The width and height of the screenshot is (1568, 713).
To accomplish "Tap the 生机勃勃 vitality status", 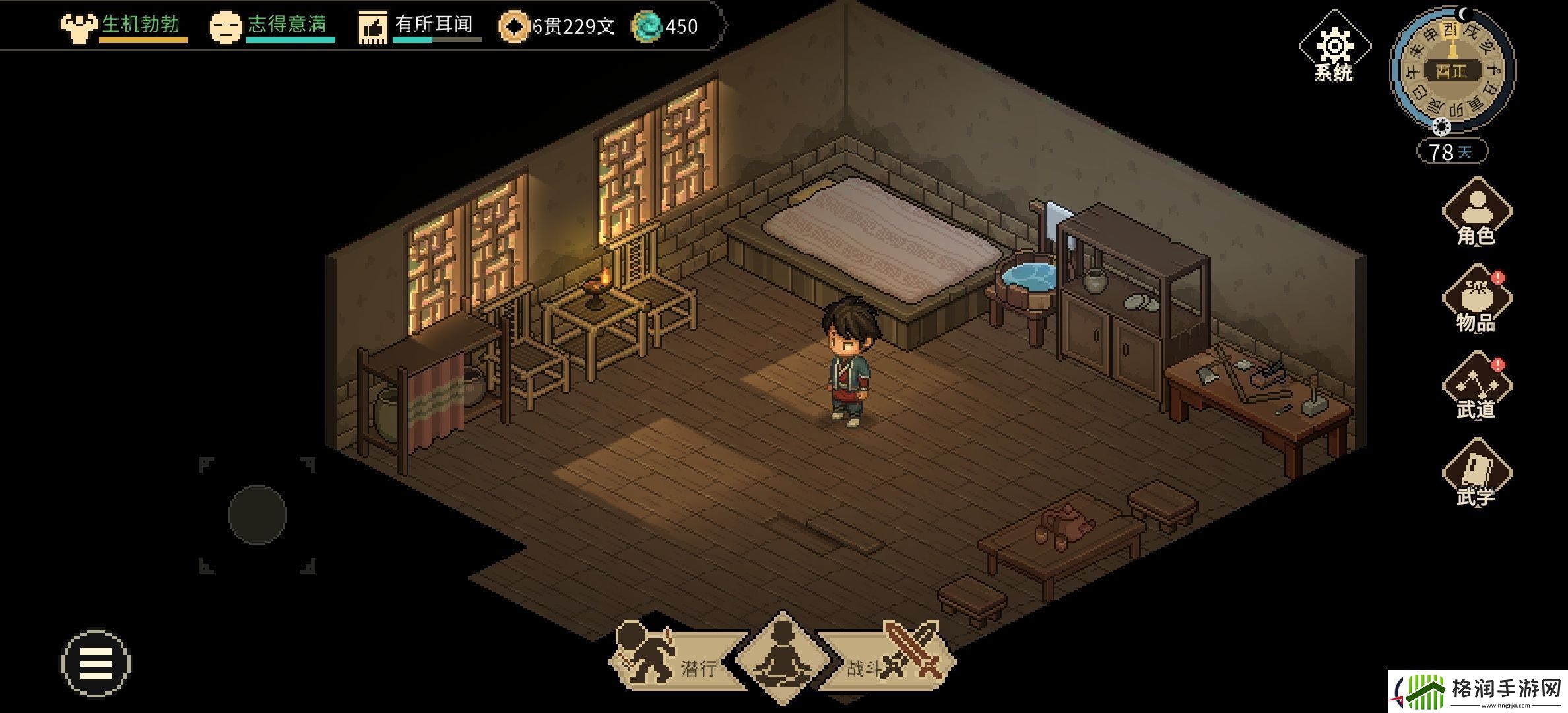I will 124,26.
